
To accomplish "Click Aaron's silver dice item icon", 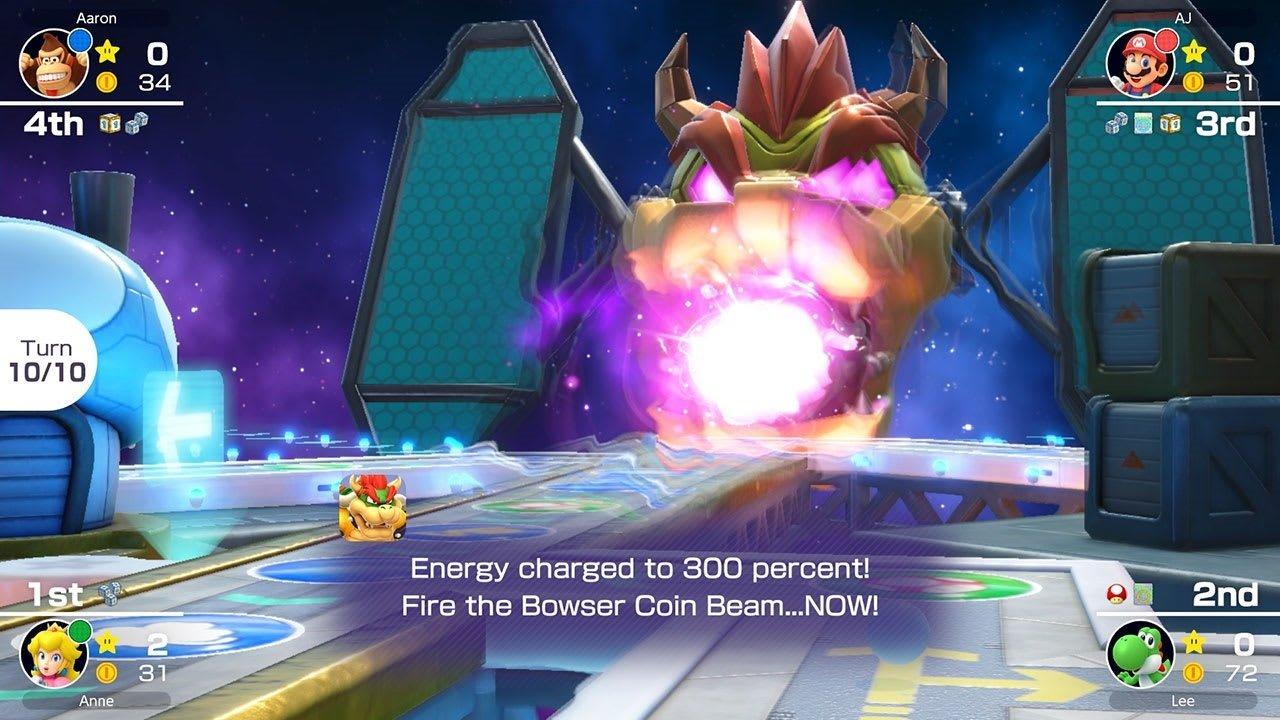I will click(x=138, y=123).
